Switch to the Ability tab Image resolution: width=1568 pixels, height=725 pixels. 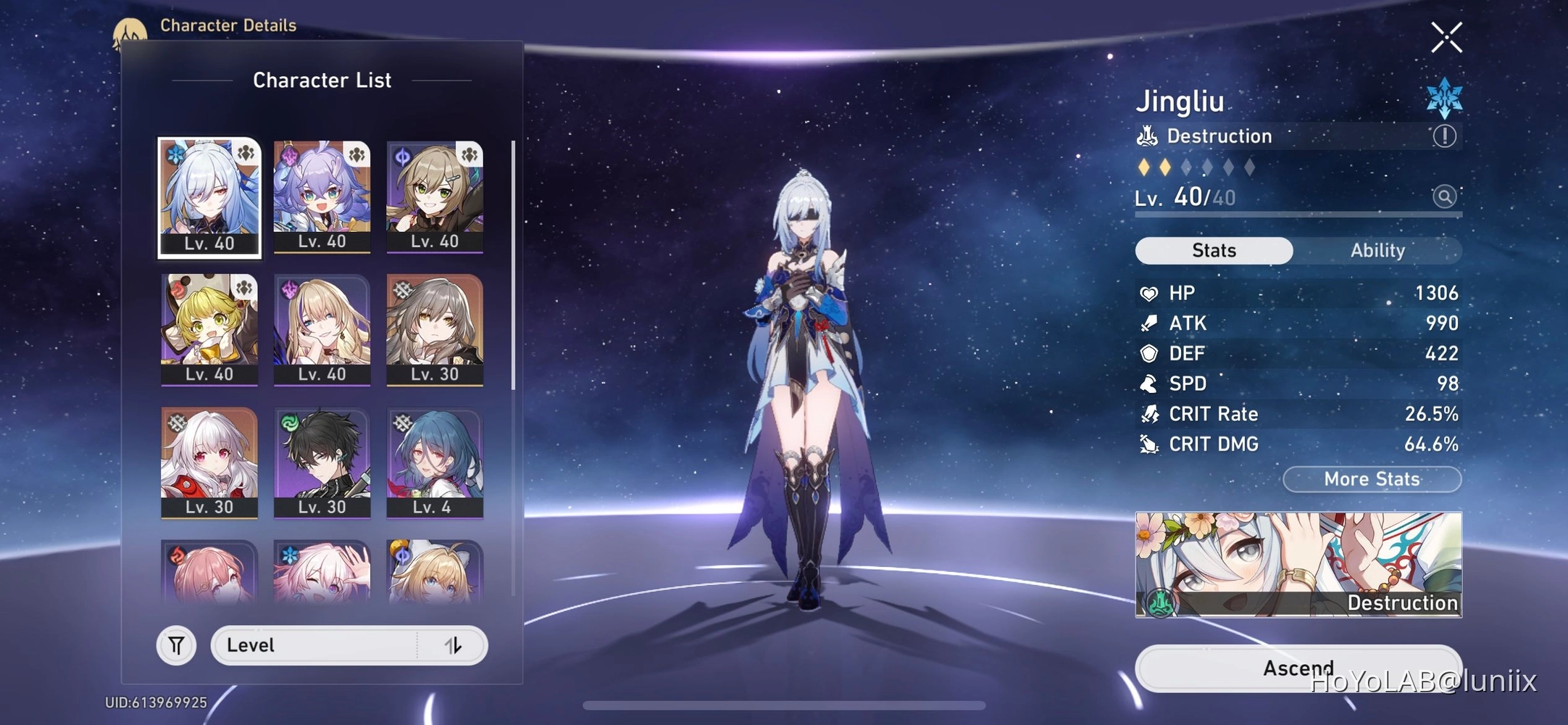(1377, 250)
